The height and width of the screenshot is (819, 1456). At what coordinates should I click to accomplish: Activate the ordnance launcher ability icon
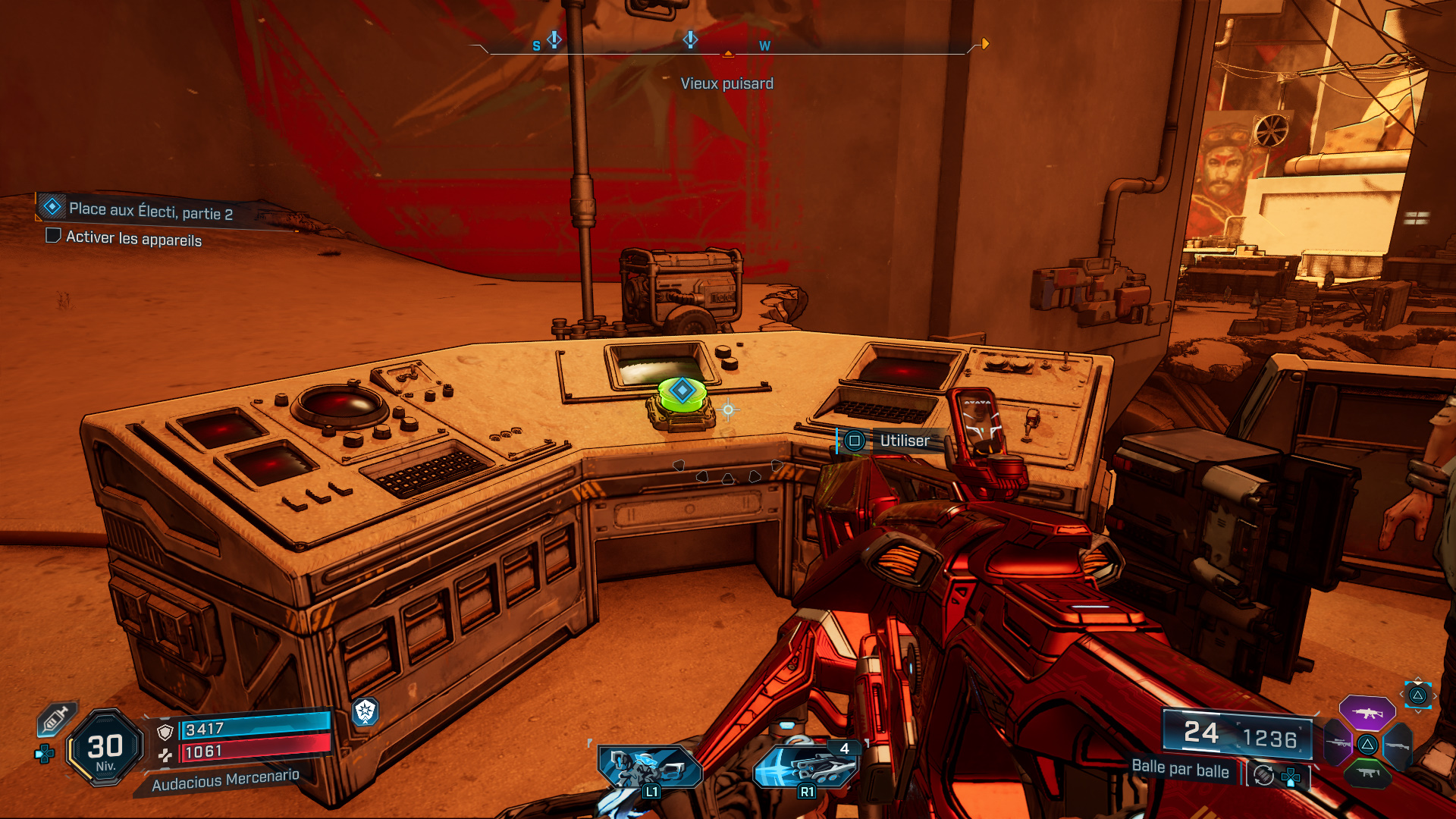click(806, 767)
